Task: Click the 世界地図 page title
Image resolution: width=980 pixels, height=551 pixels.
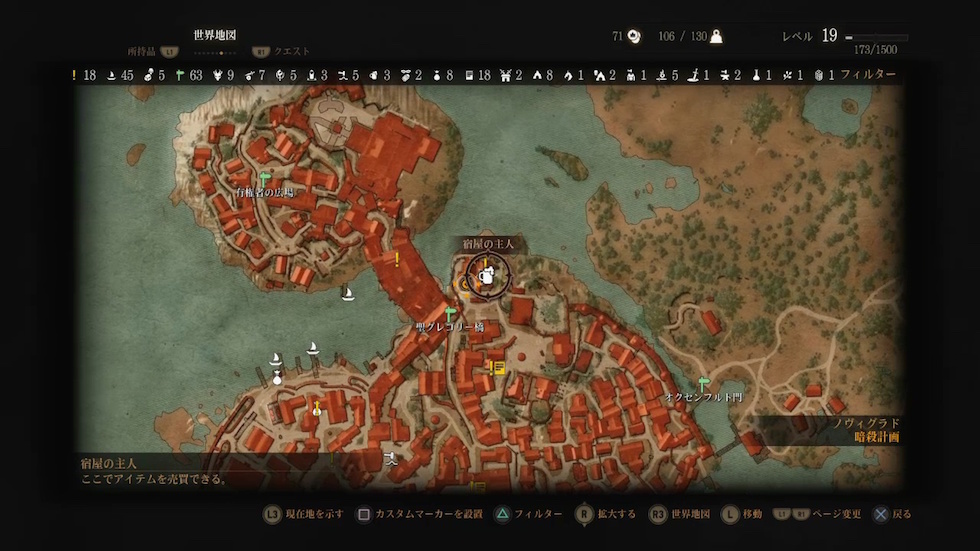Action: [x=215, y=35]
